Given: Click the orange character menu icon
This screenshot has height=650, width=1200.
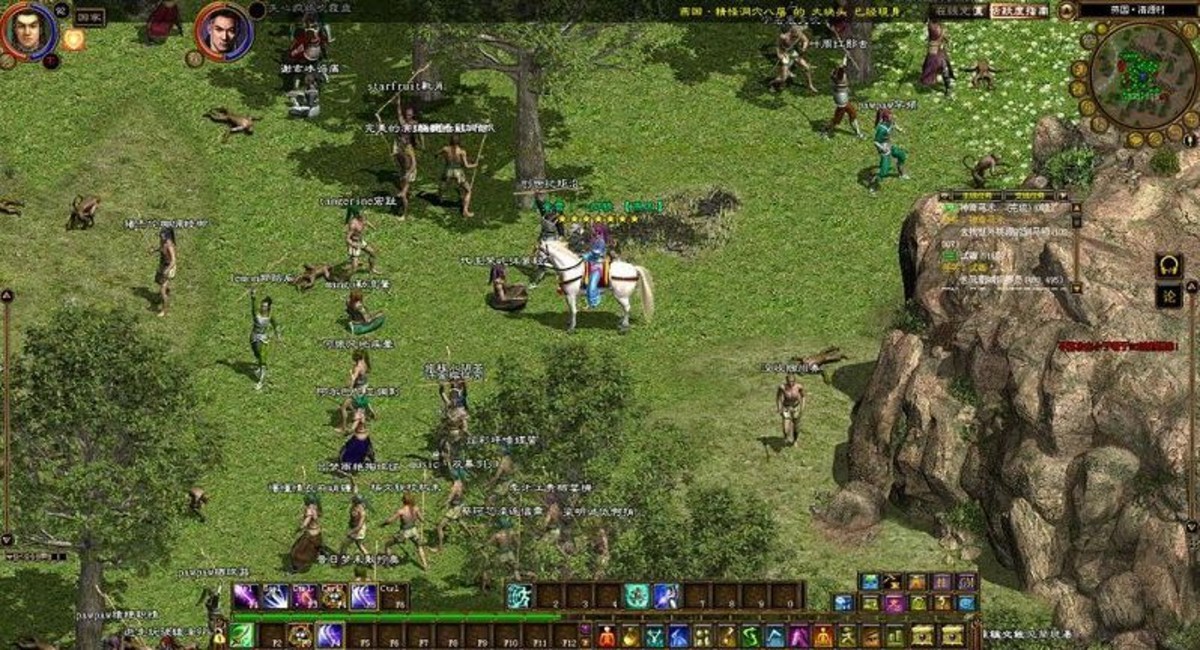Looking at the screenshot, I should [x=606, y=635].
